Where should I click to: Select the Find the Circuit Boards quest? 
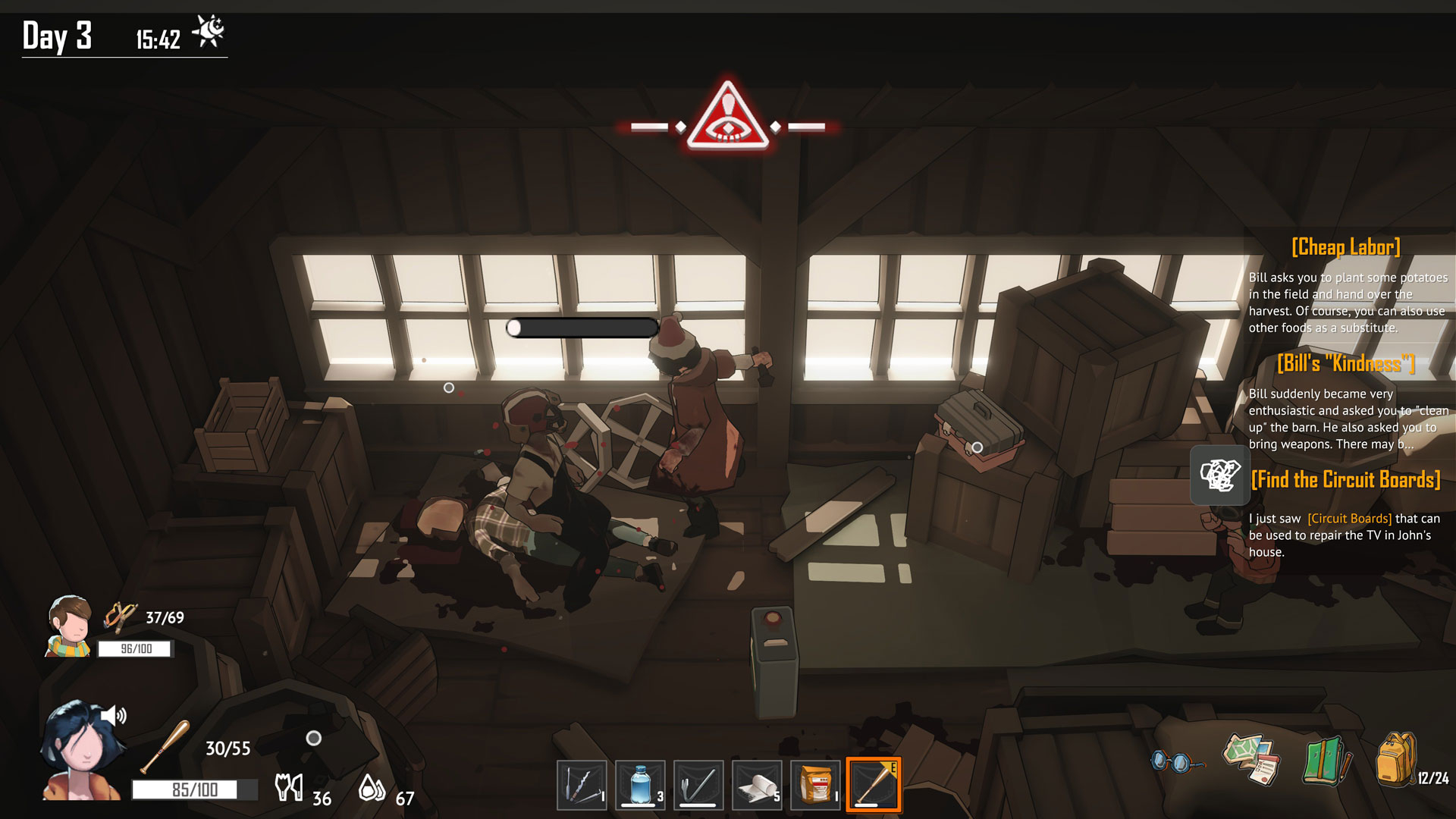pyautogui.click(x=1345, y=480)
